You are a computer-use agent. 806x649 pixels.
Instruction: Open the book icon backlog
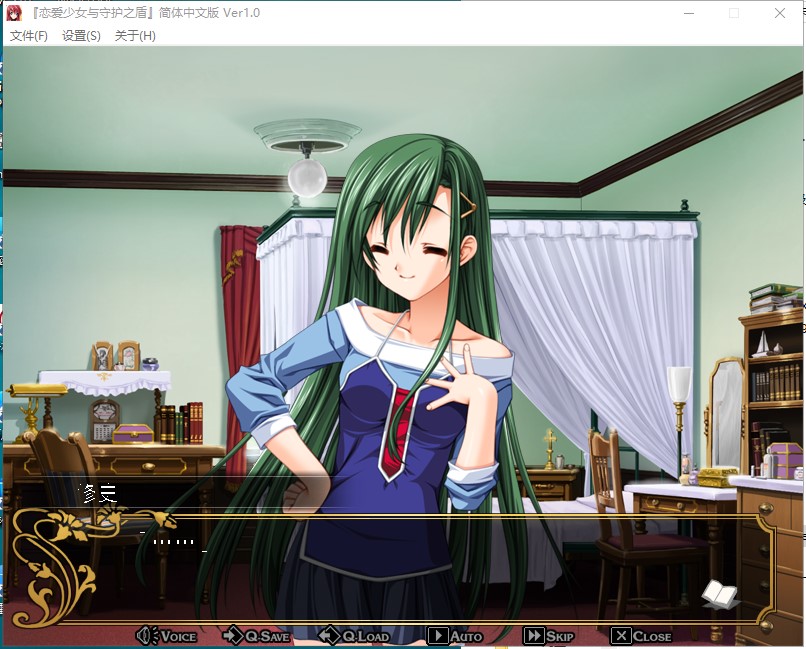click(x=719, y=593)
